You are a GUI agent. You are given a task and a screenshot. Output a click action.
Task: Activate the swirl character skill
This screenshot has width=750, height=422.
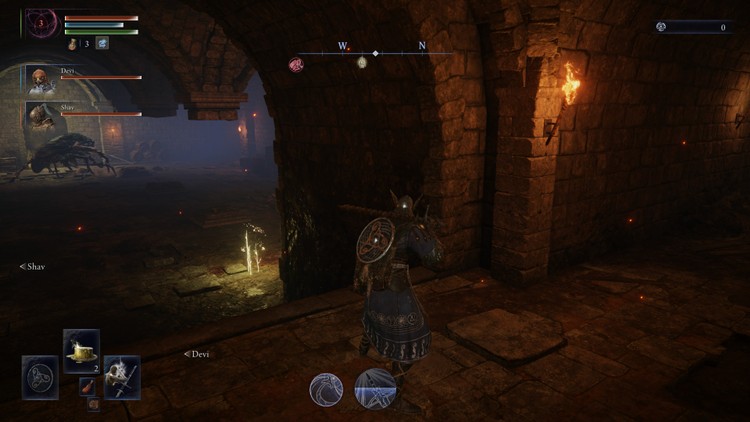326,389
